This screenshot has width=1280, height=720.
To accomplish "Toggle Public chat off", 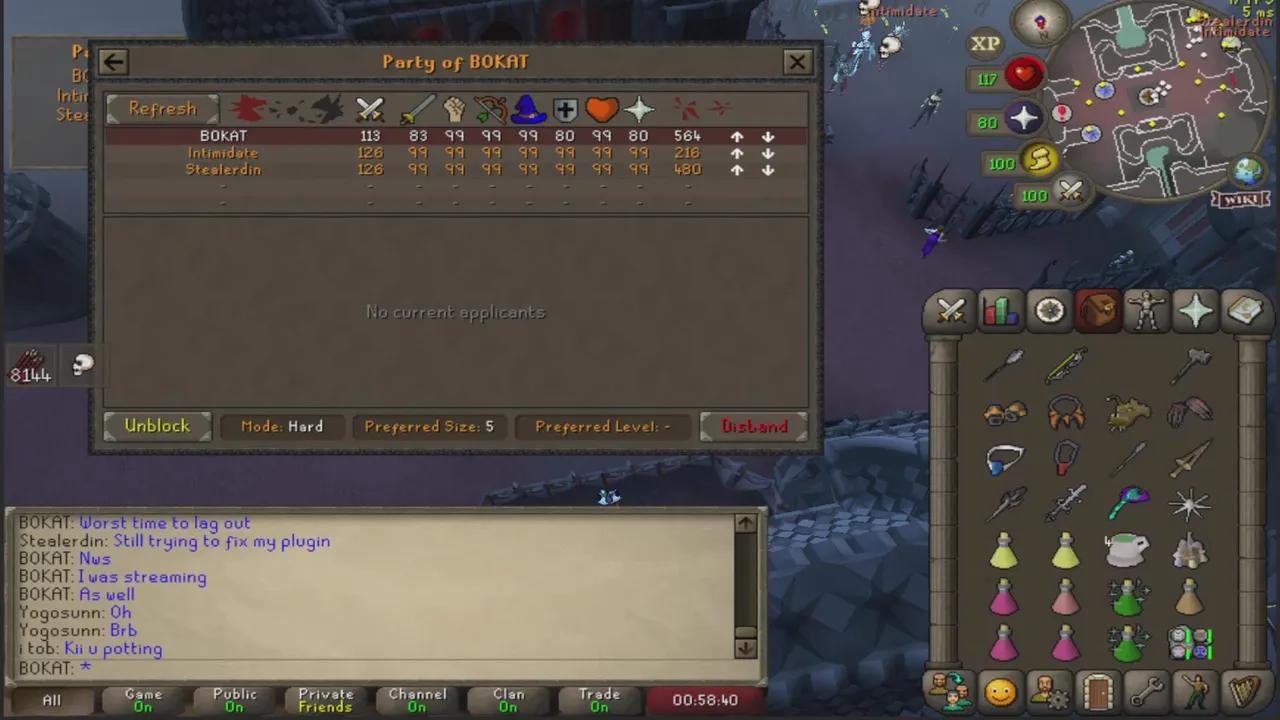I will click(x=234, y=700).
